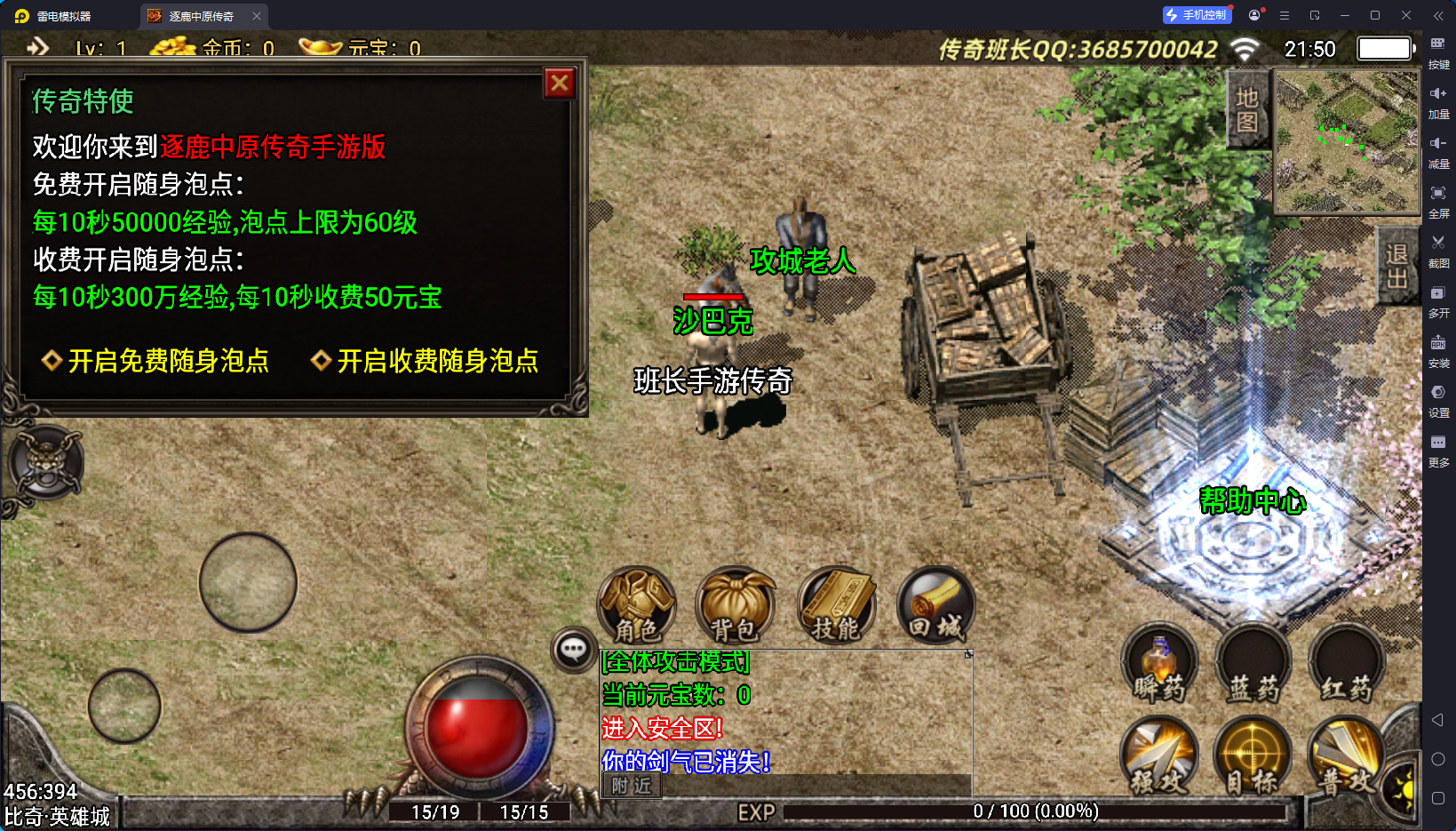The height and width of the screenshot is (831, 1456).
Task: Open the 技能 skills book
Action: (836, 606)
